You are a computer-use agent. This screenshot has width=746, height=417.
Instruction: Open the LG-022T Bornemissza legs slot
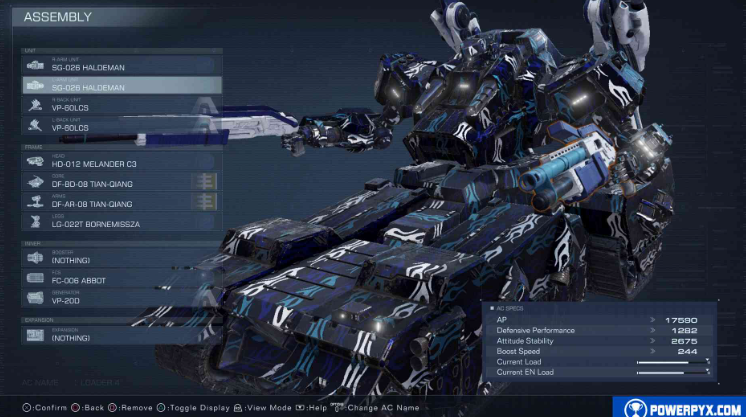[120, 223]
